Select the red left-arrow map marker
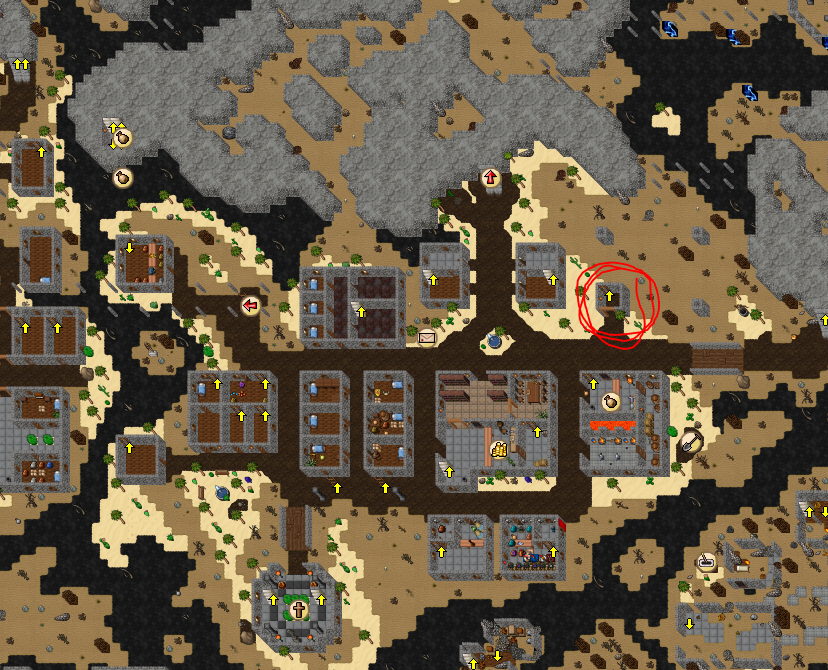This screenshot has height=670, width=828. 250,304
